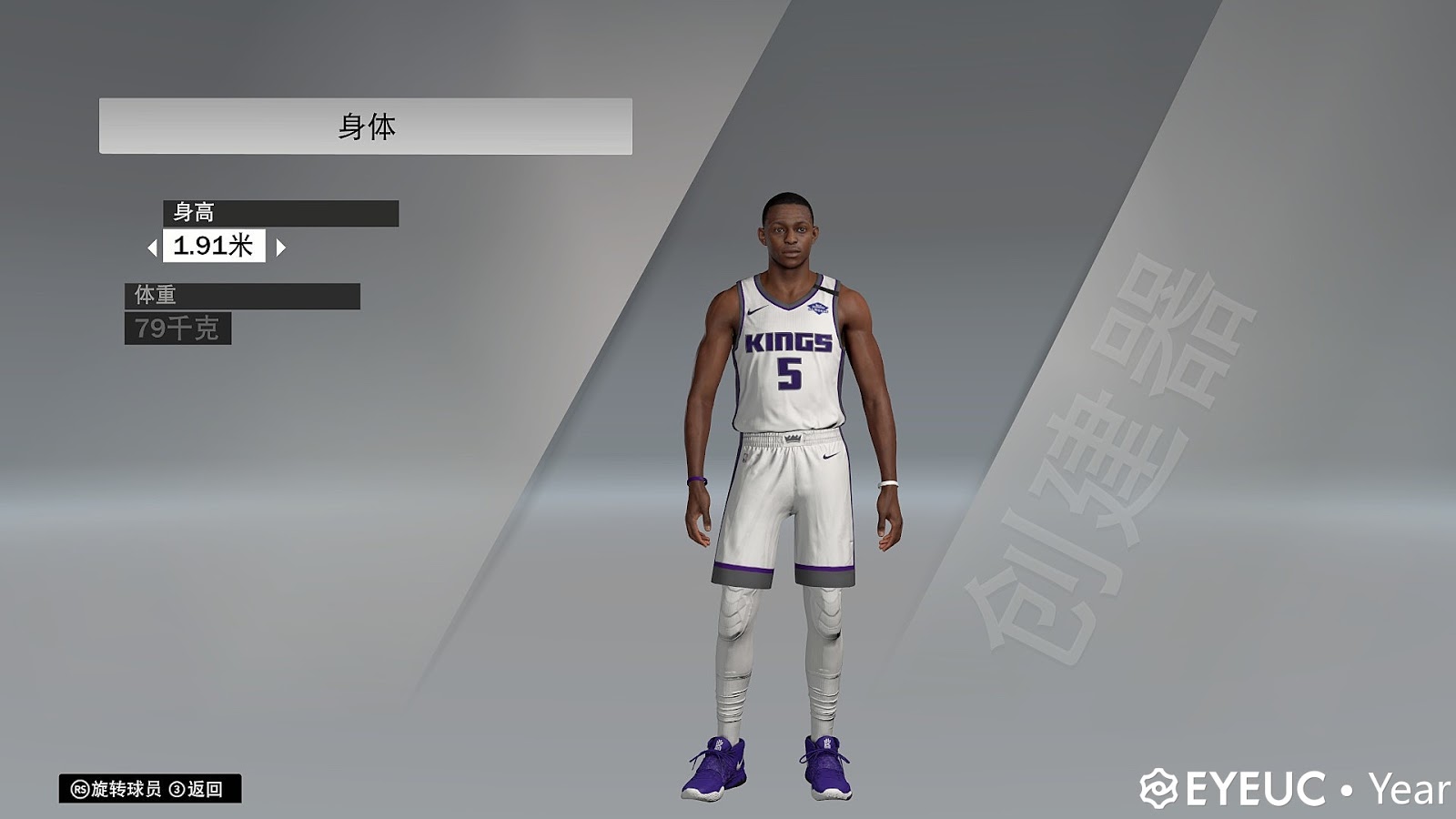Viewport: 1456px width, 819px height.
Task: Click the Kings crown logo on jersey shoulder
Action: click(x=816, y=309)
